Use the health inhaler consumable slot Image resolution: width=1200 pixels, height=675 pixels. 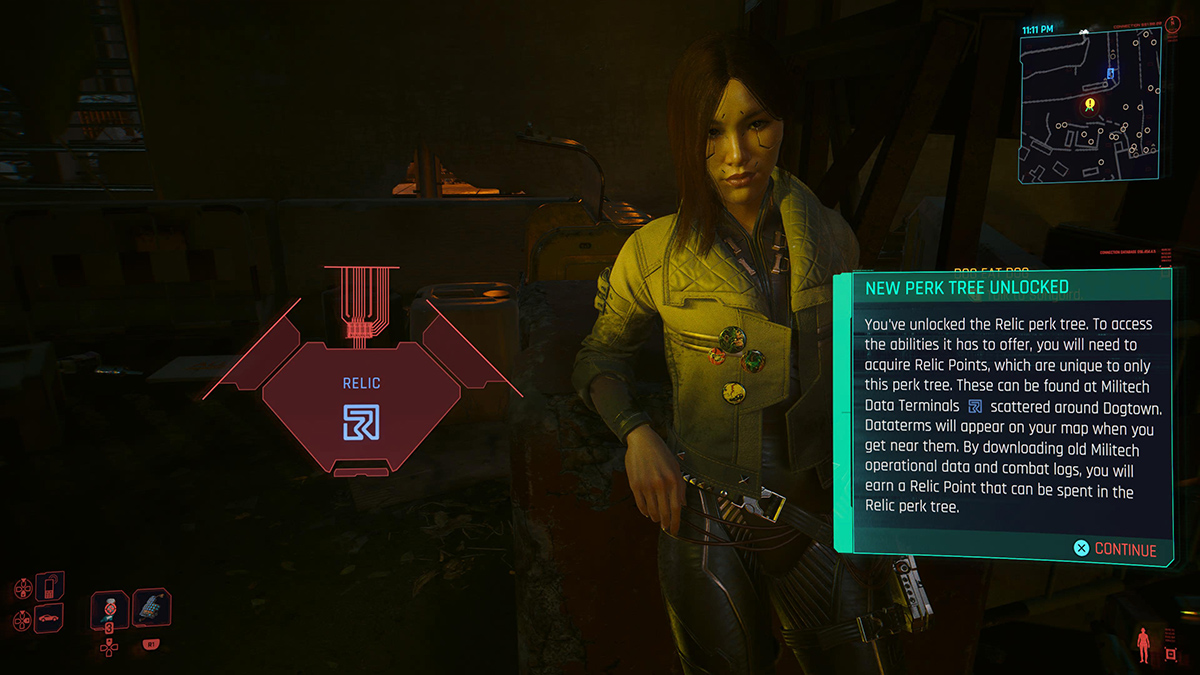[x=109, y=608]
